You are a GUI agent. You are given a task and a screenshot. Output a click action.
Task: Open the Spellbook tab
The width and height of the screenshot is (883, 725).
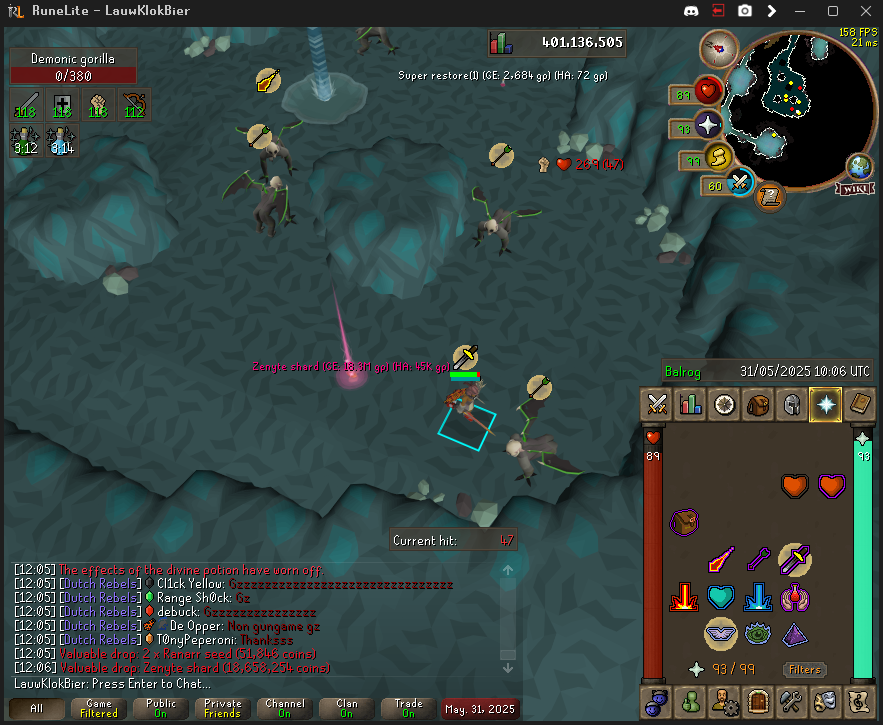[x=861, y=405]
